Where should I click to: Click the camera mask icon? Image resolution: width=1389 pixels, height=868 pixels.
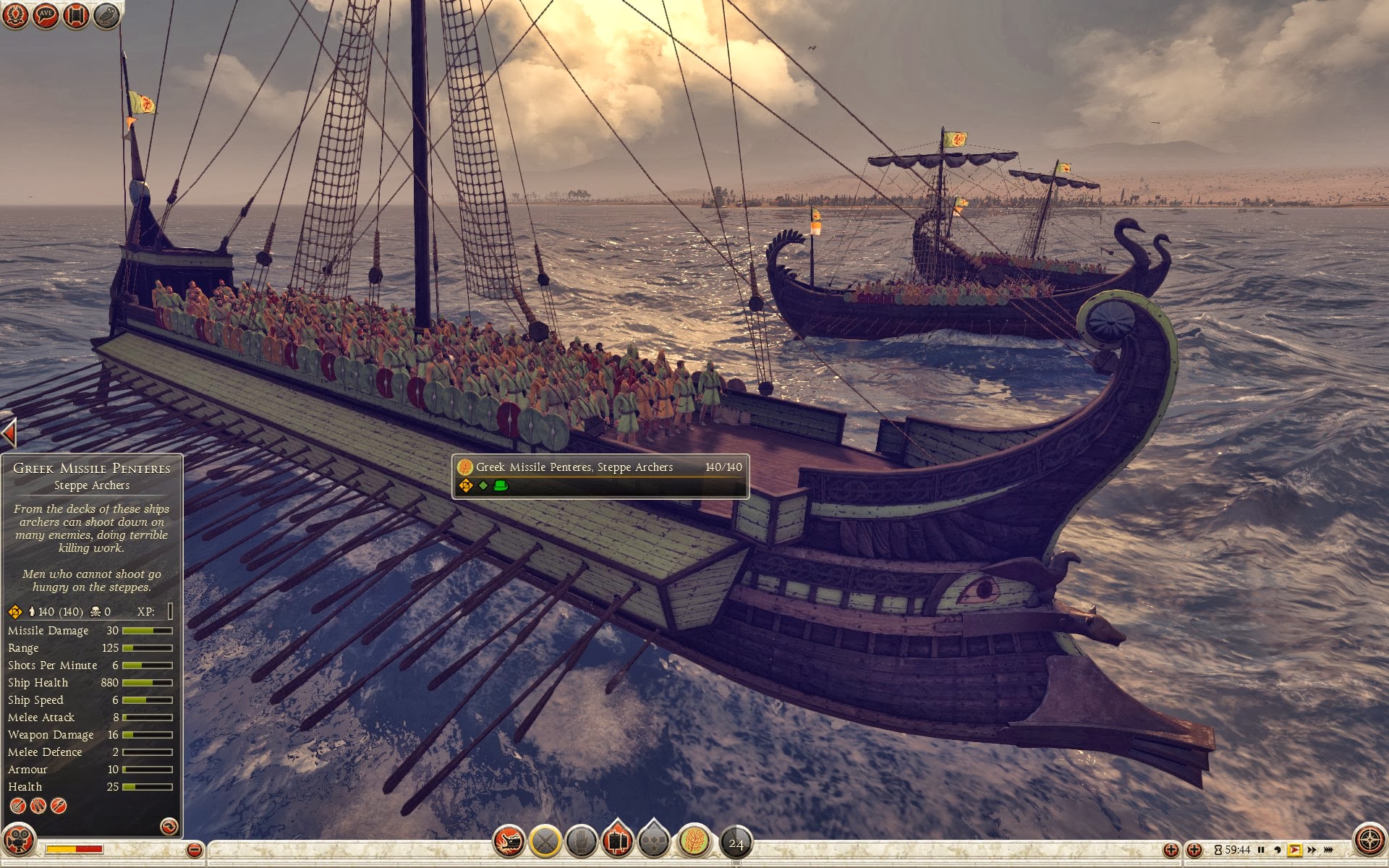tap(19, 841)
